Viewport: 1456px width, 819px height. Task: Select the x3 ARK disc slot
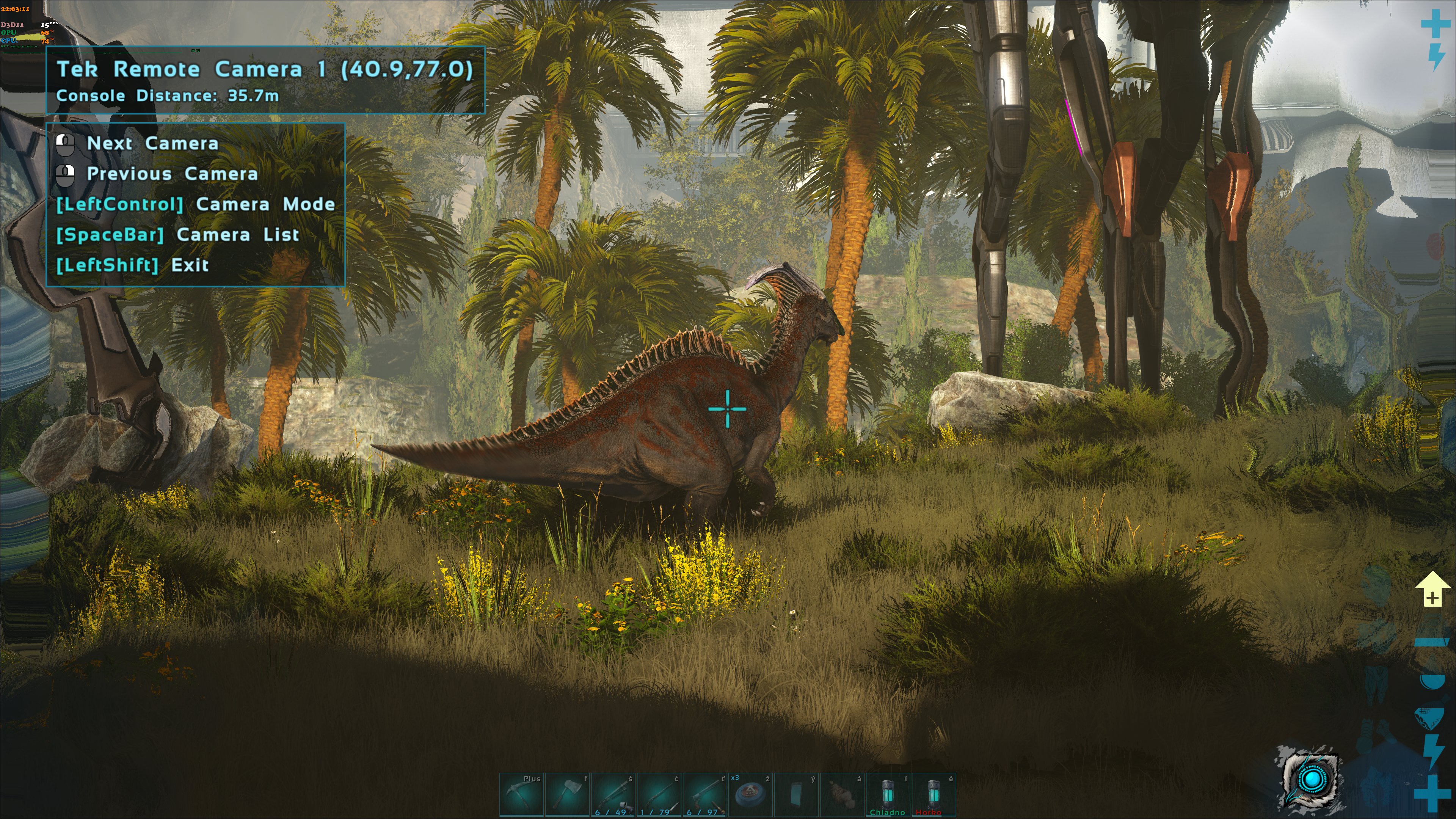[751, 795]
